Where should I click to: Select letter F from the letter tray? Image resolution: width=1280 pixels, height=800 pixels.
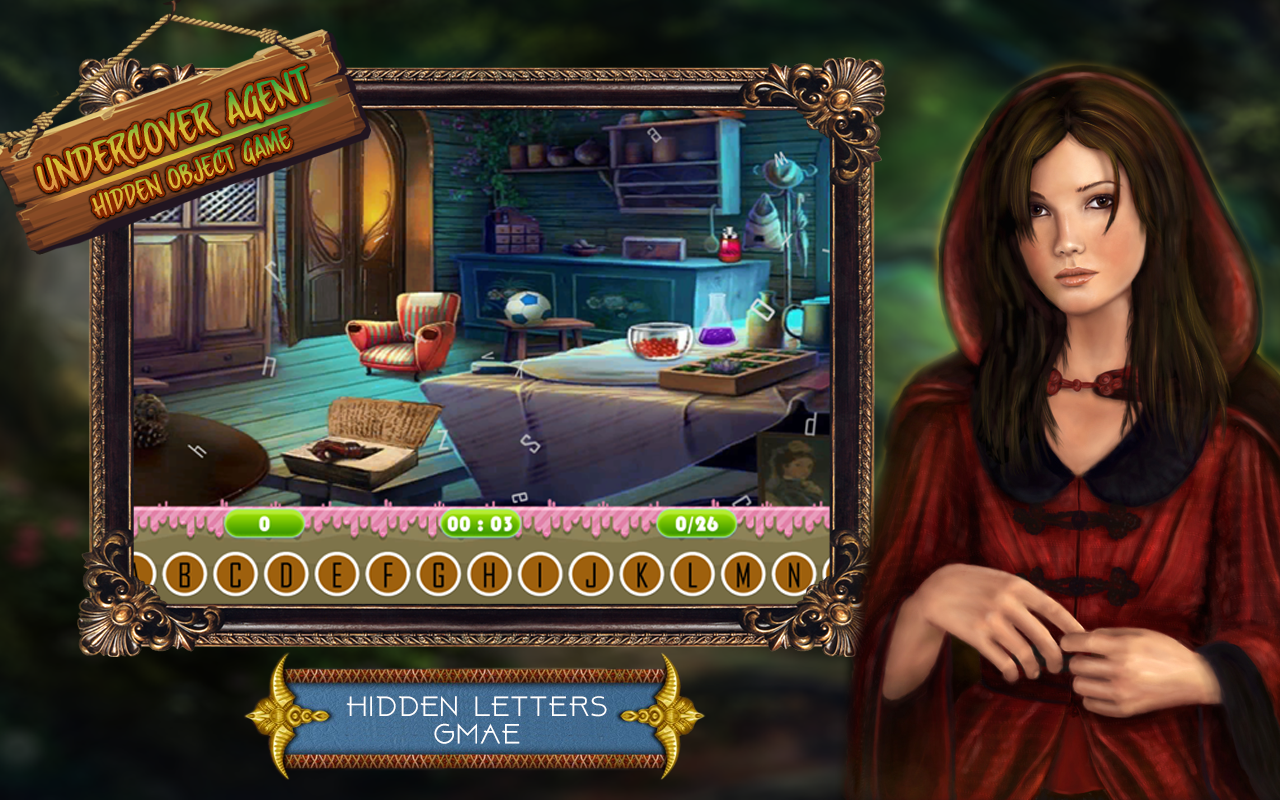point(390,573)
